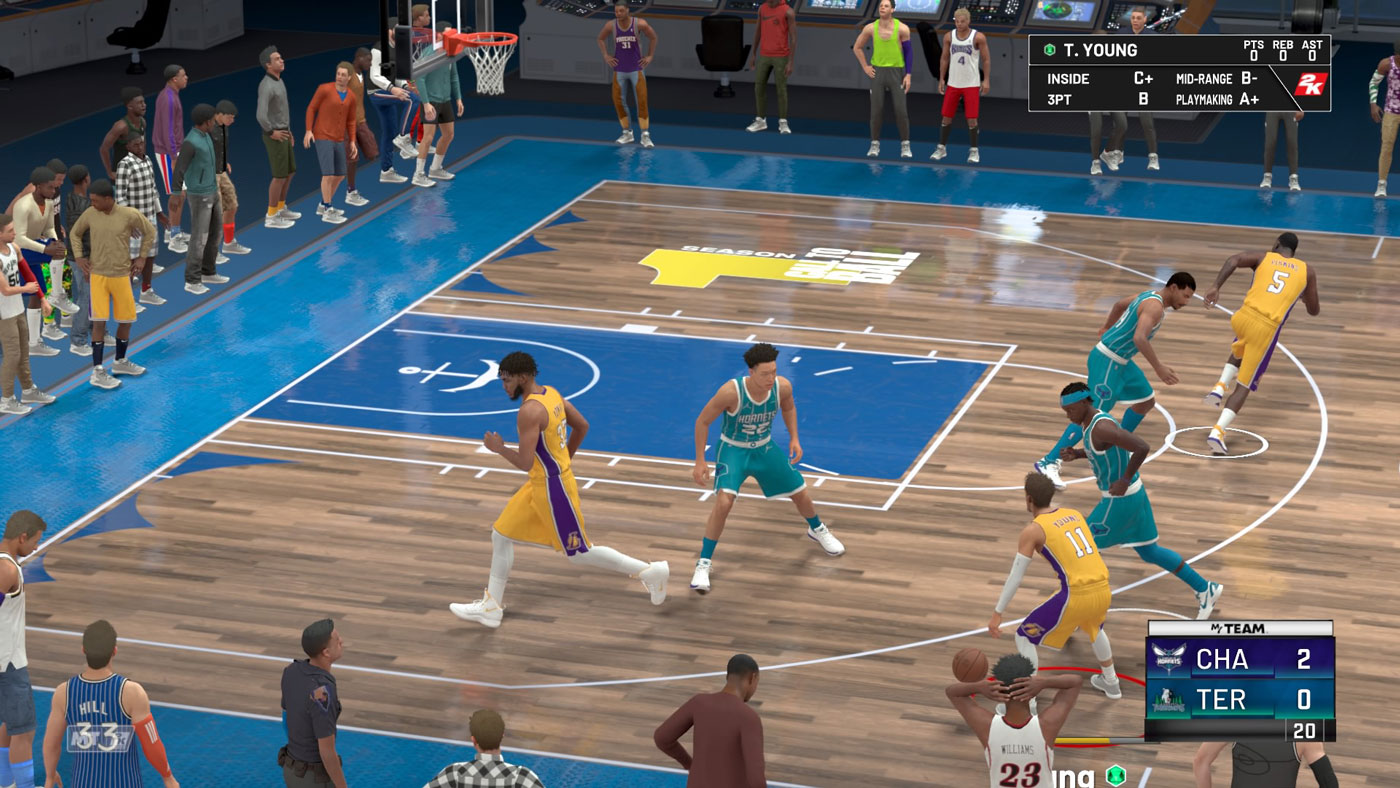
Task: Toggle the 3PT B rating display
Action: point(1095,99)
